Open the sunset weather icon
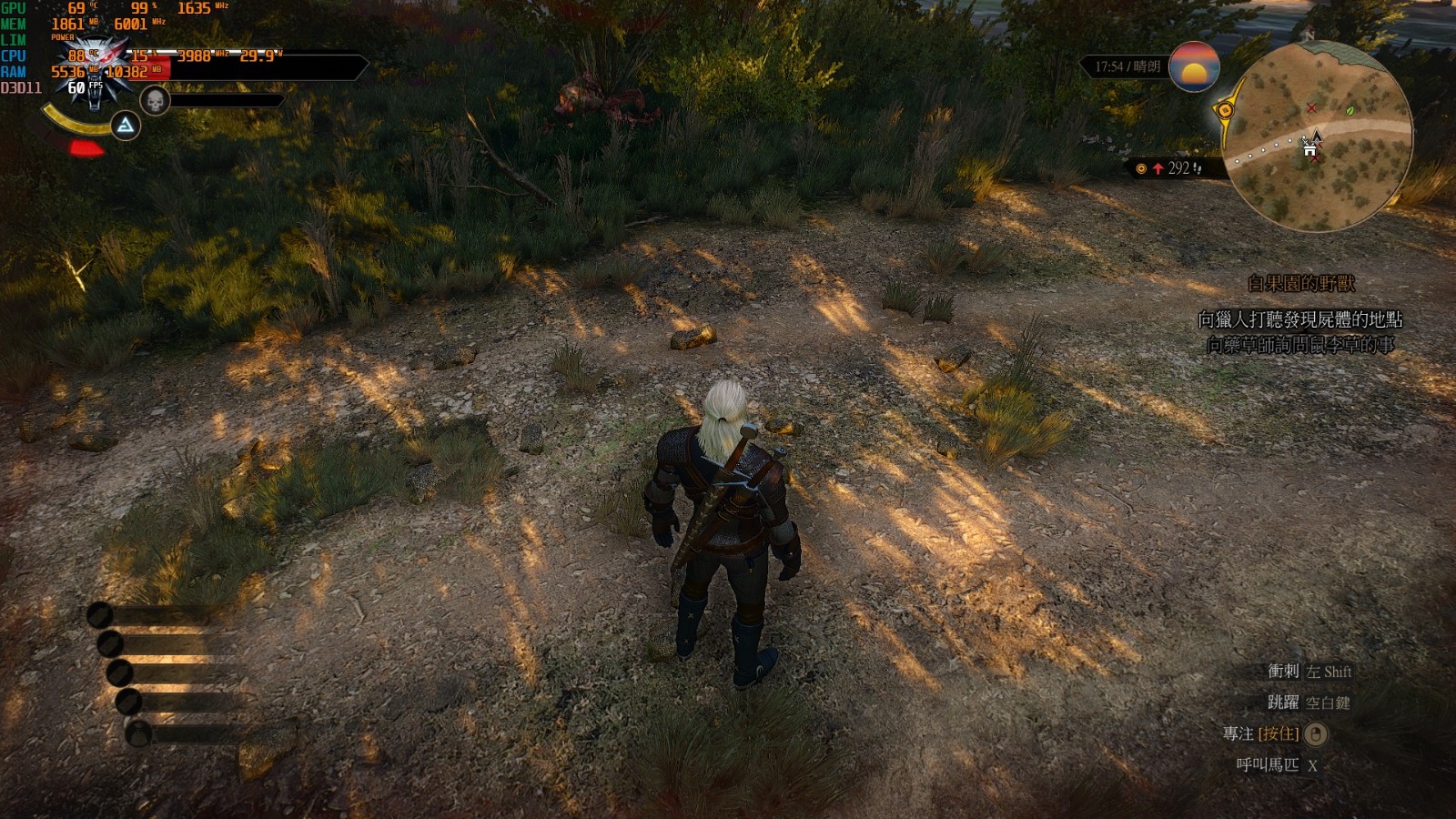 [1194, 66]
